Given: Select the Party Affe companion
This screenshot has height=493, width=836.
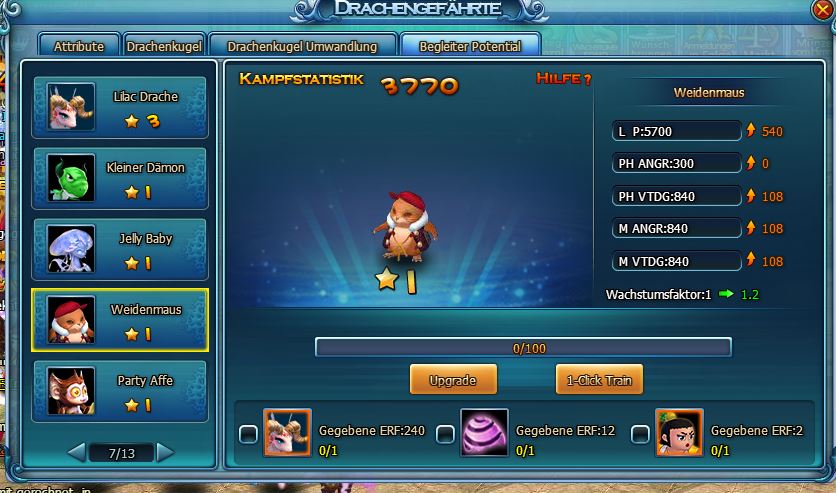Looking at the screenshot, I should pyautogui.click(x=119, y=391).
